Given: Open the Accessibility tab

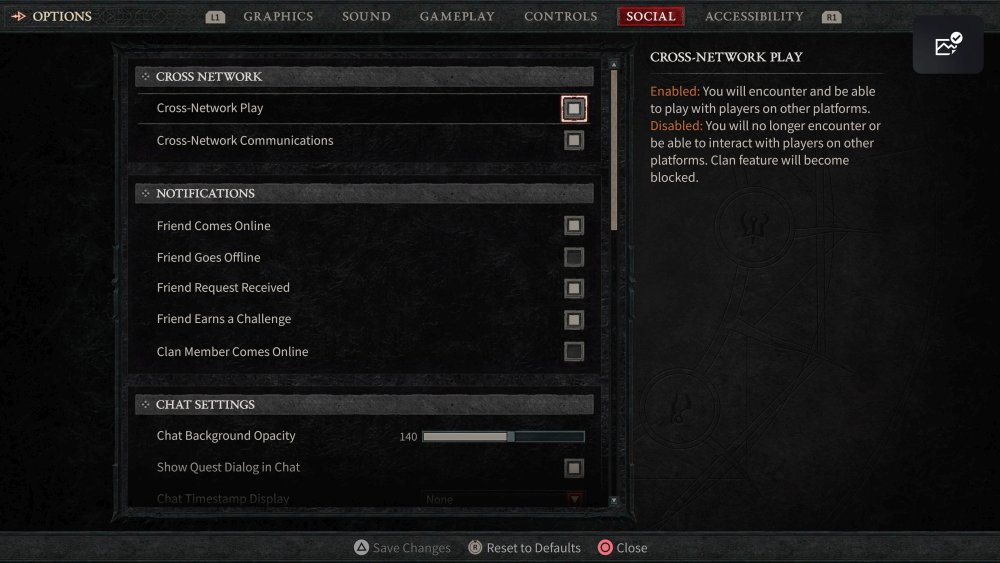Looking at the screenshot, I should 754,17.
